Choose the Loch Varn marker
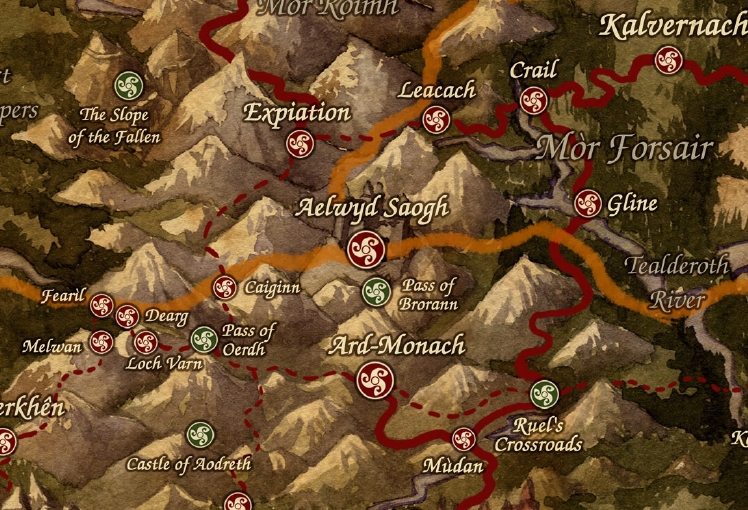748x510 pixels. [x=146, y=342]
